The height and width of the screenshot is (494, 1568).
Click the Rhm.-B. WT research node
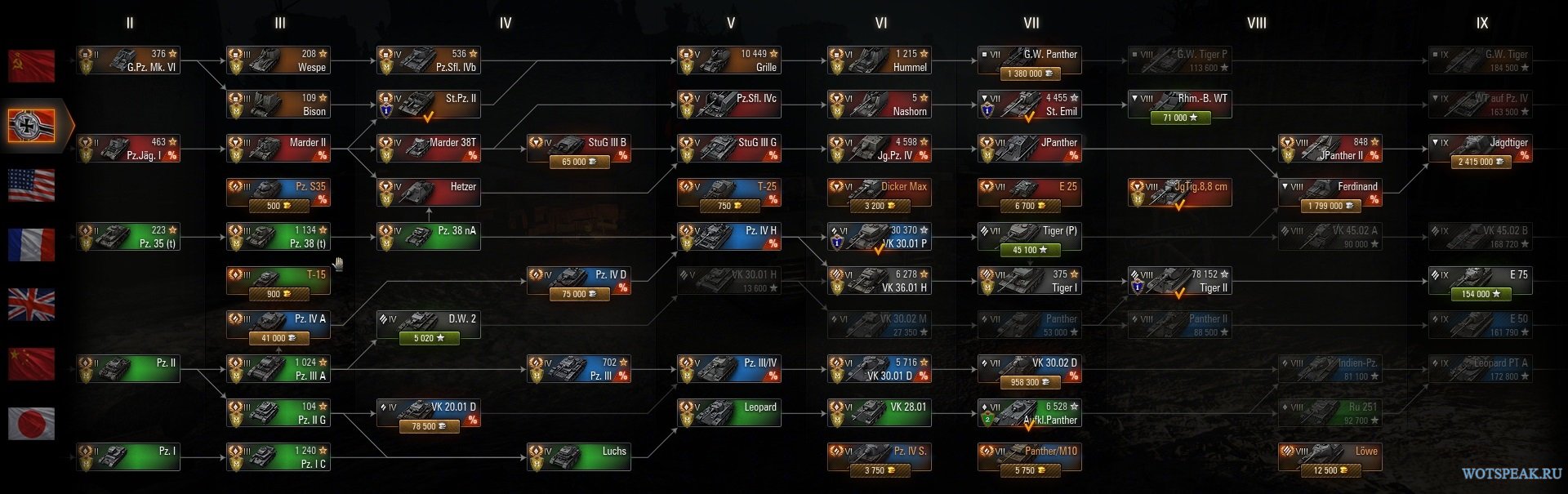tap(1180, 105)
